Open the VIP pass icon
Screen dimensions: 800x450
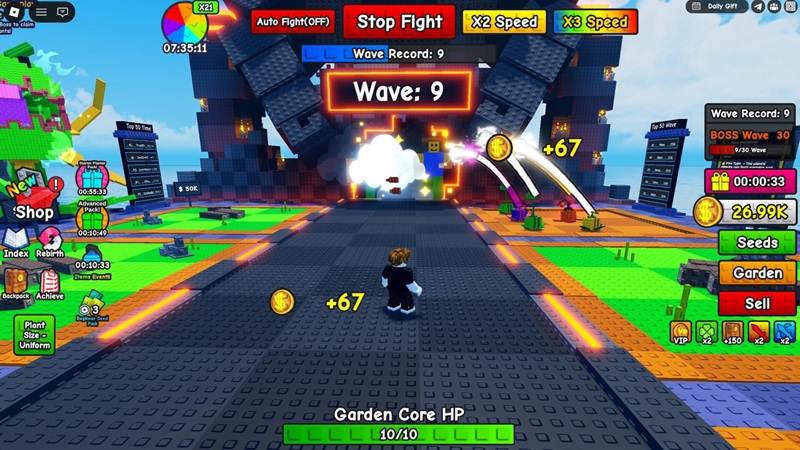point(680,333)
